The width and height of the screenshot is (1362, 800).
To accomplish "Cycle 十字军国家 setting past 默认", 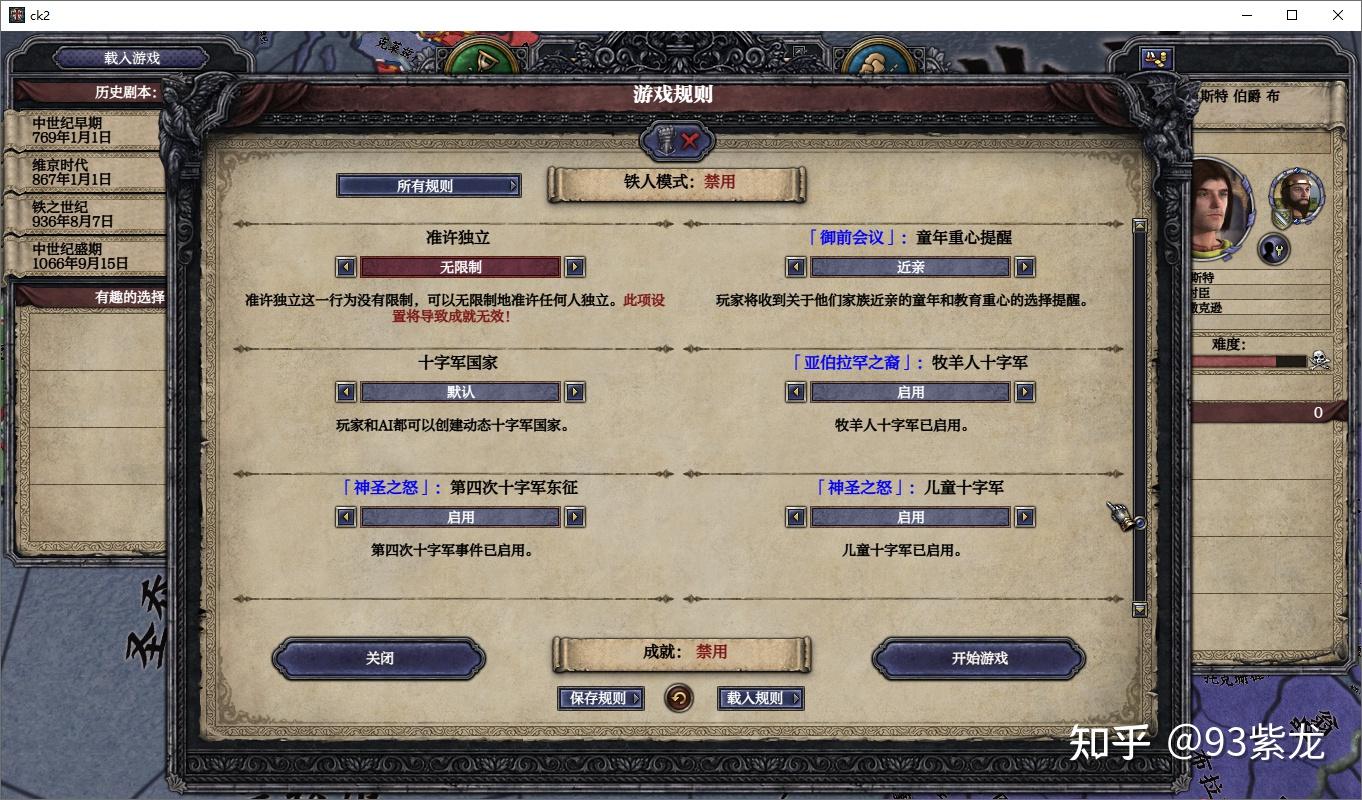I will tap(574, 392).
